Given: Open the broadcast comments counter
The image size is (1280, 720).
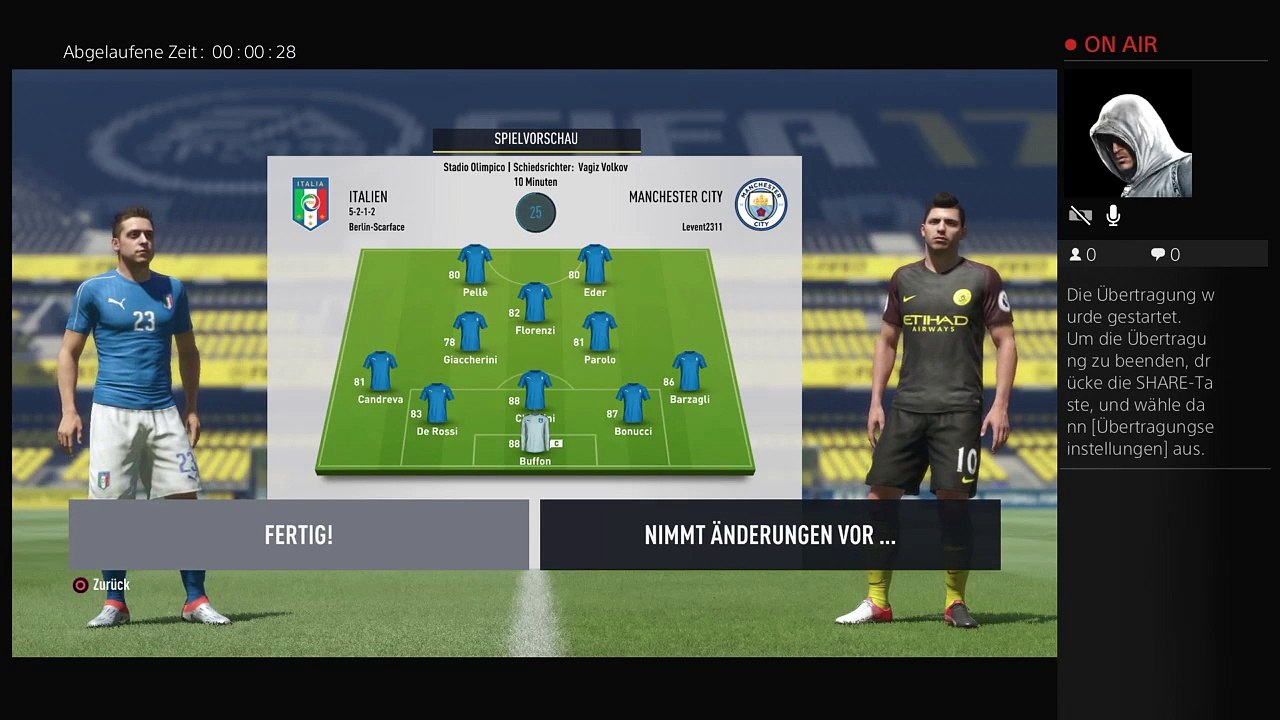Looking at the screenshot, I should [1165, 255].
